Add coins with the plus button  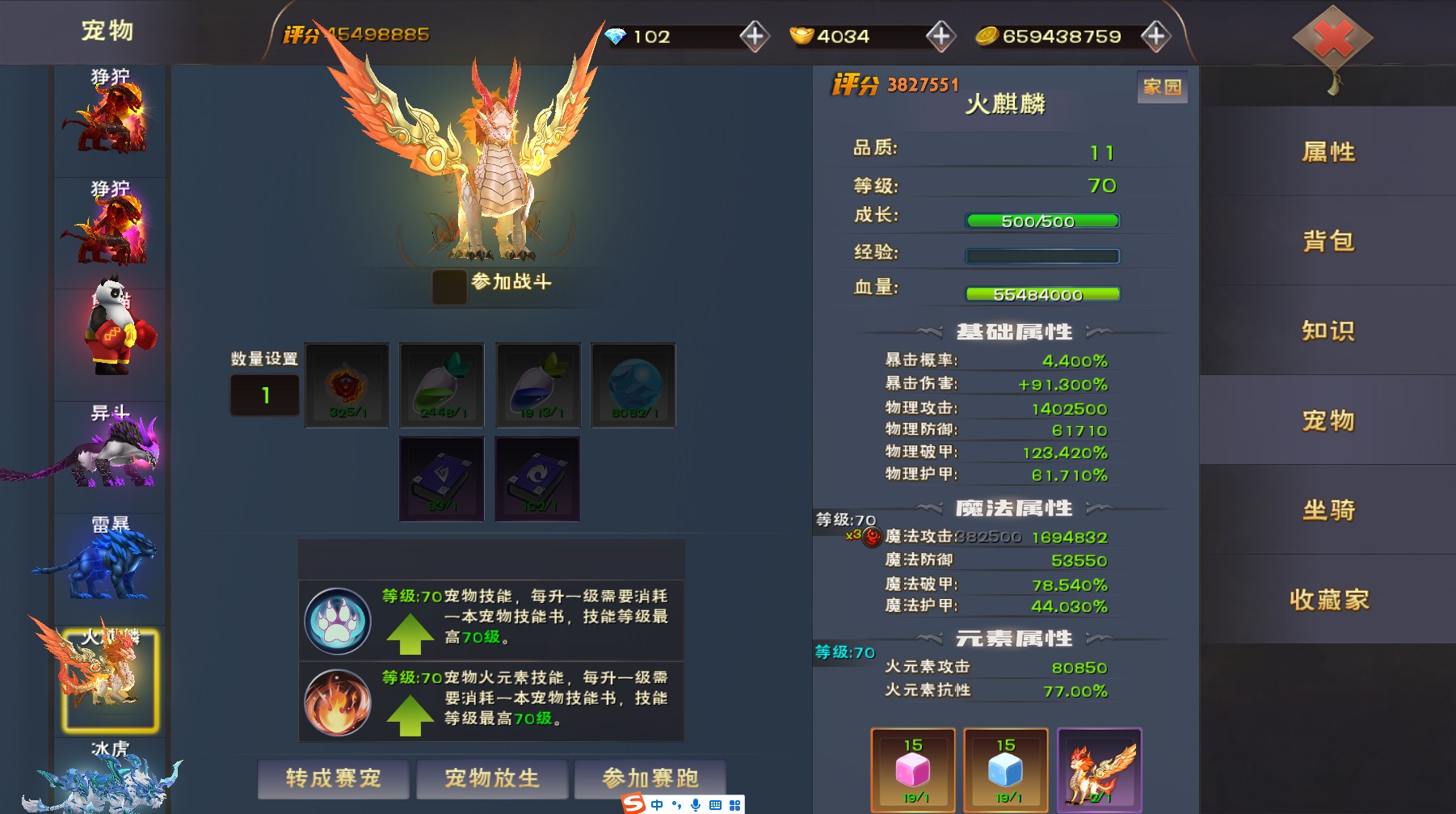coord(1155,36)
